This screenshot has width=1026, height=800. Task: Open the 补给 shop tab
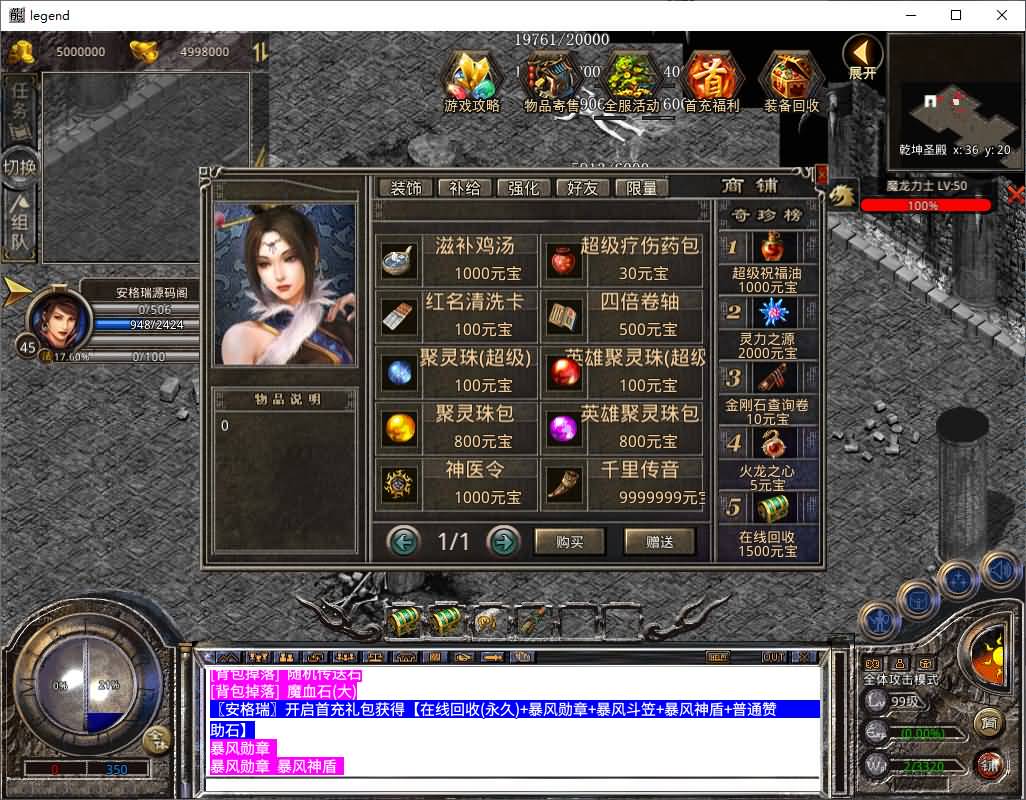coord(465,188)
